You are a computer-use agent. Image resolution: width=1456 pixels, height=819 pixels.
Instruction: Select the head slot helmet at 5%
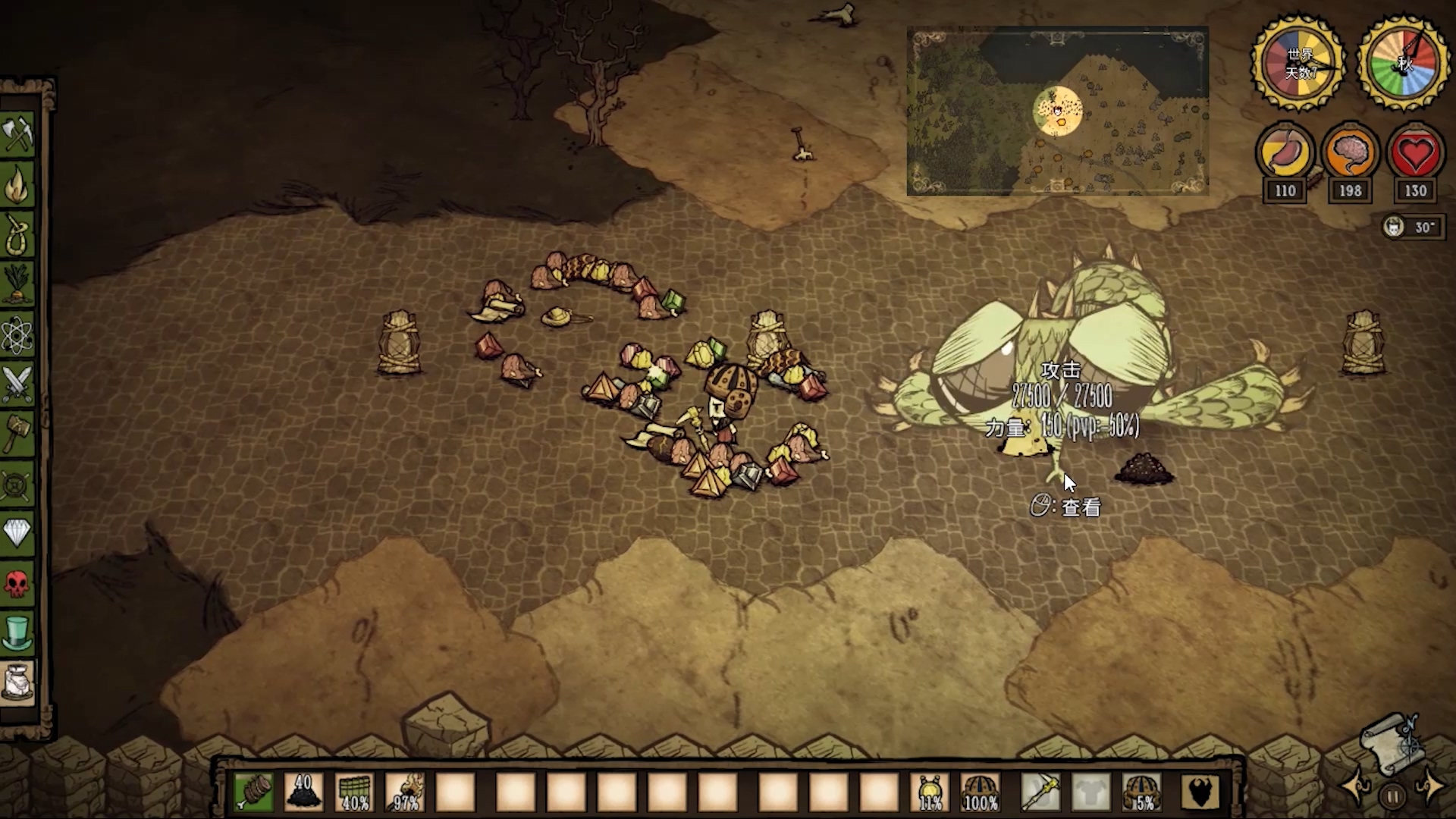point(1141,792)
